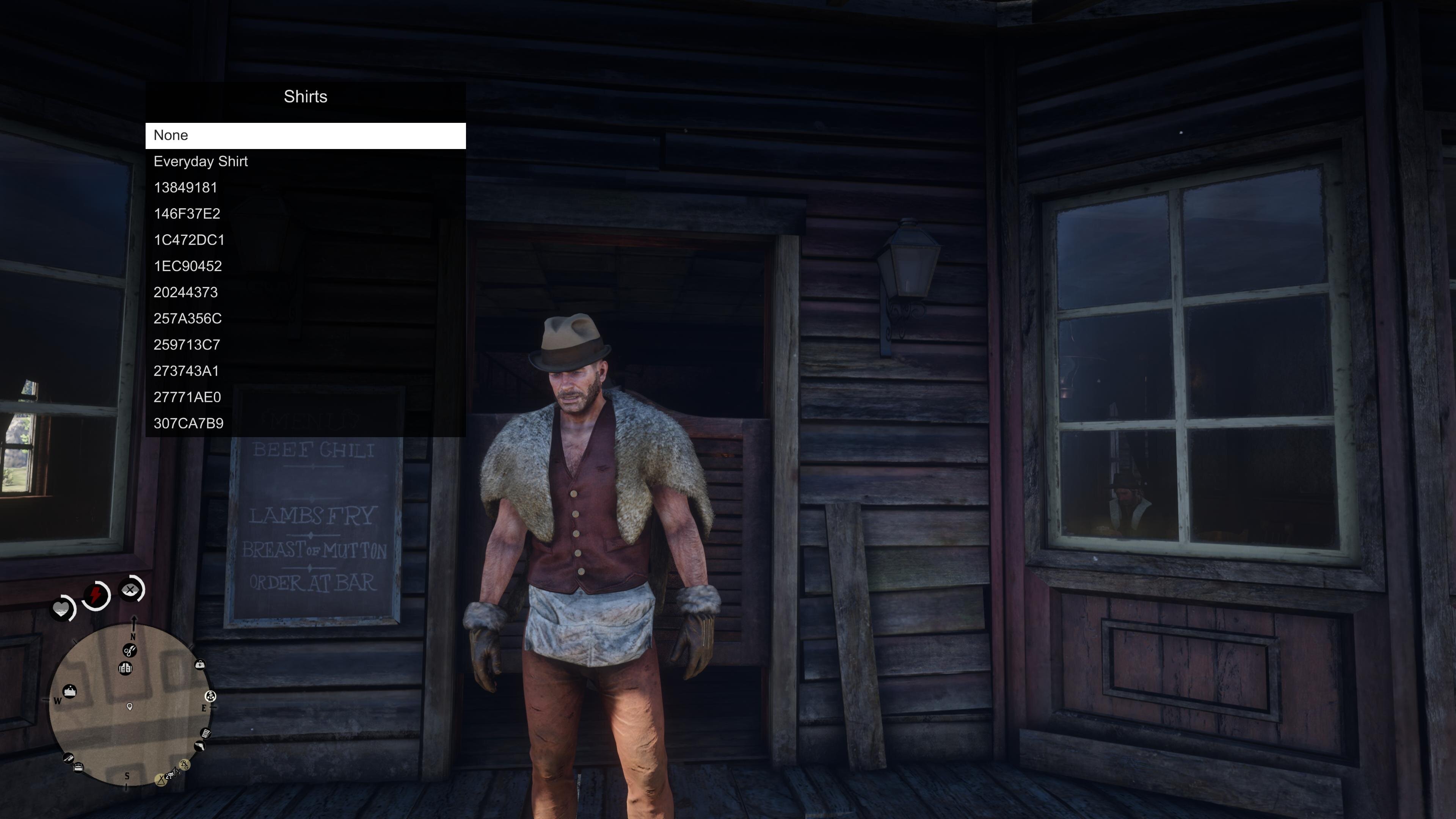Choose the Everyday Shirt entry
The height and width of the screenshot is (819, 1456).
(305, 162)
